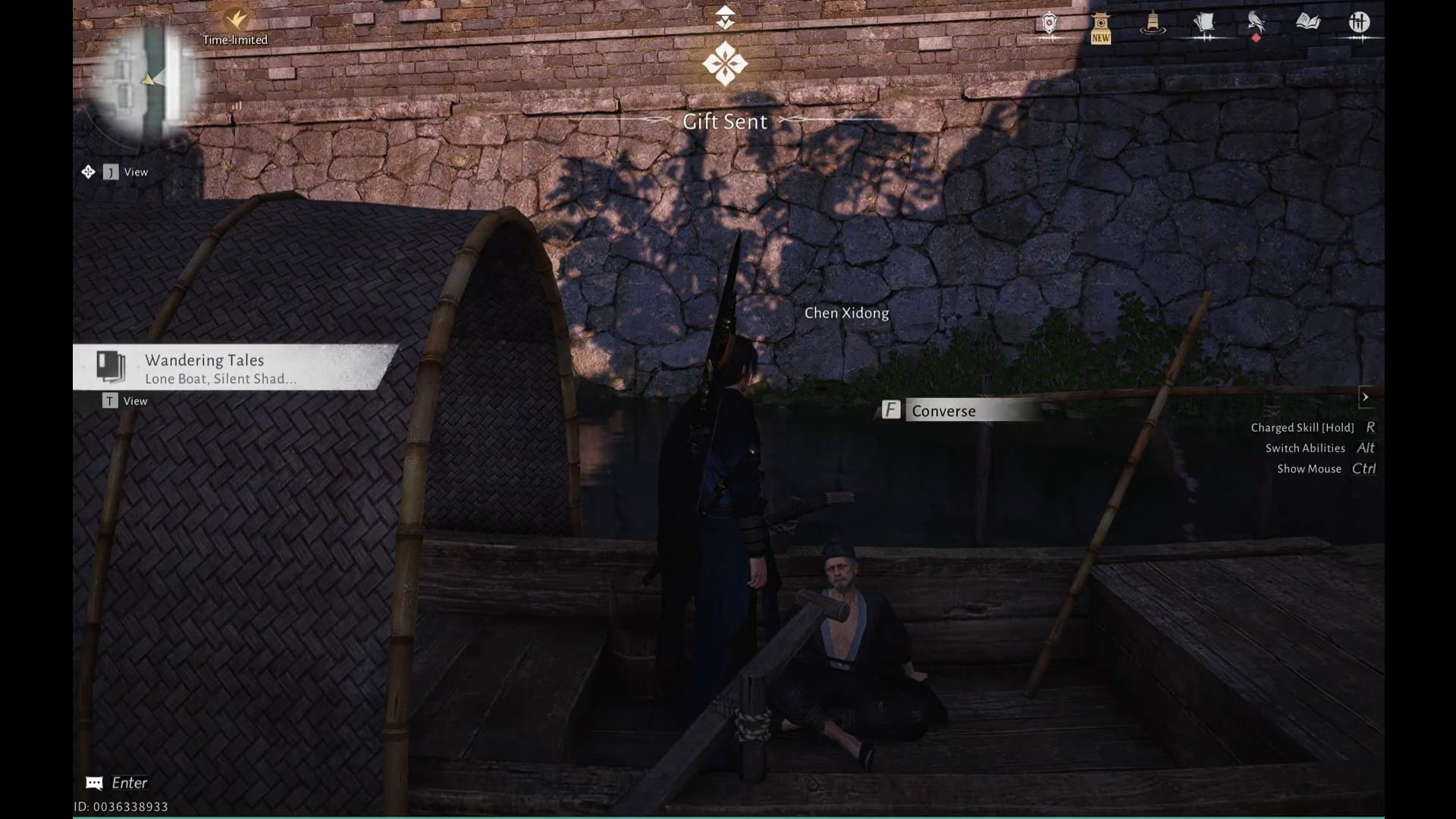Open the circular minimap

149,80
